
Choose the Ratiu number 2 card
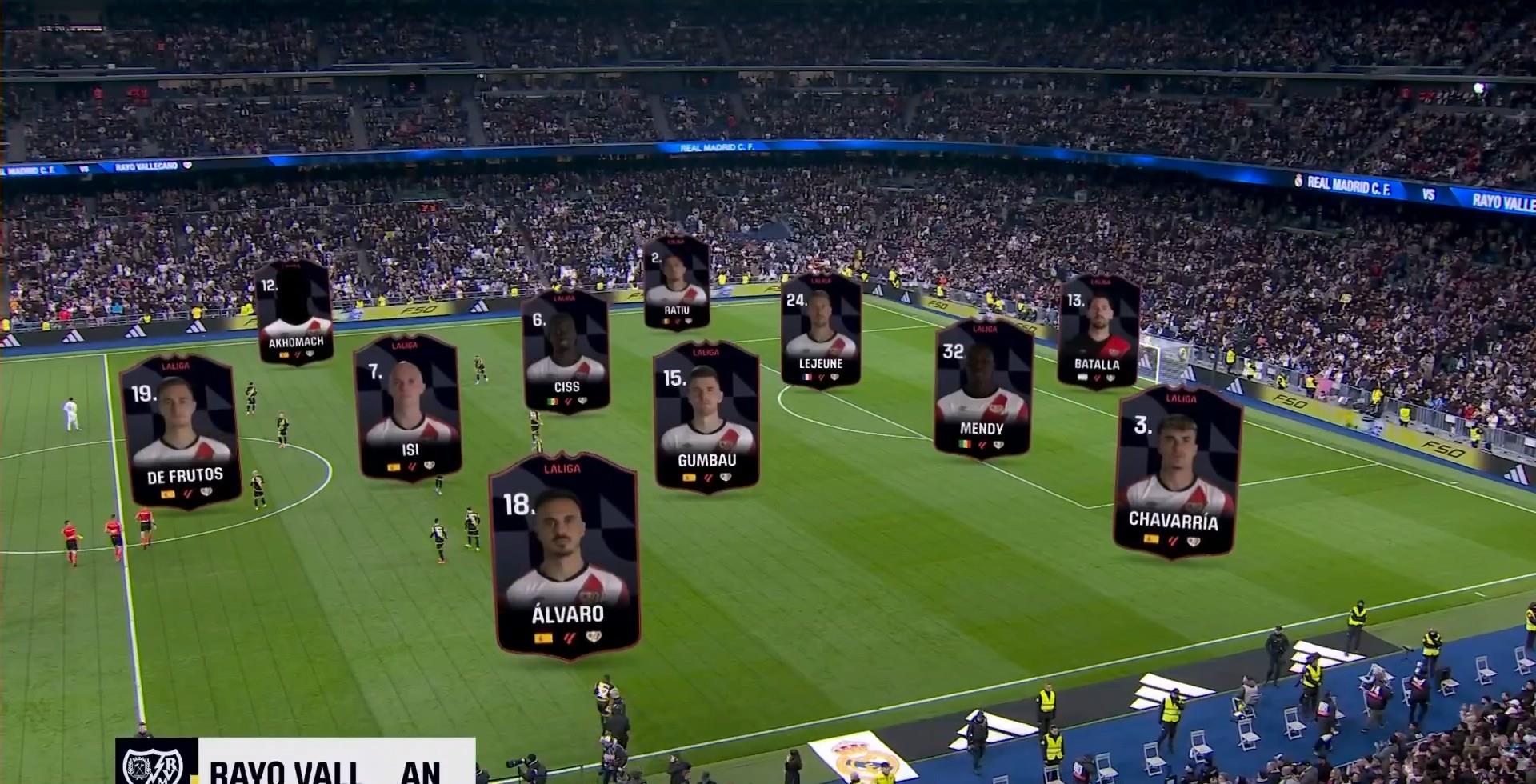pyautogui.click(x=676, y=282)
